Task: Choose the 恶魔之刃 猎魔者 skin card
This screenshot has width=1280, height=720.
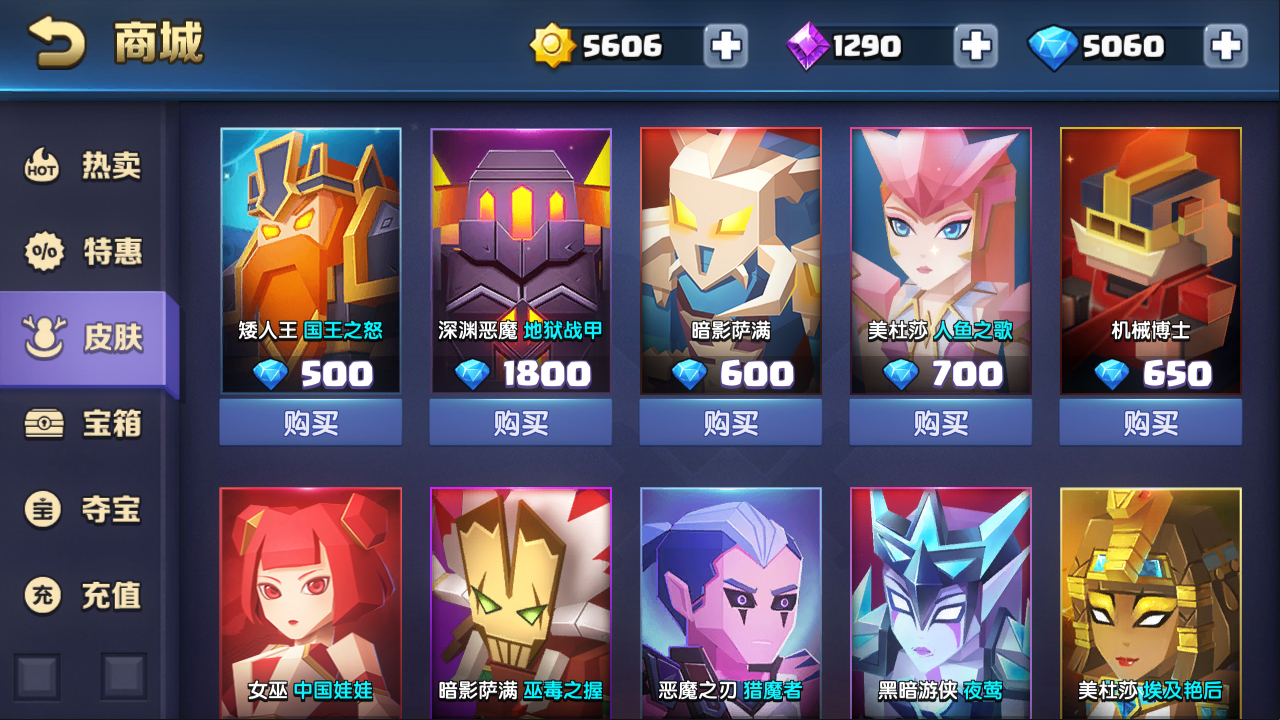Action: [x=731, y=600]
